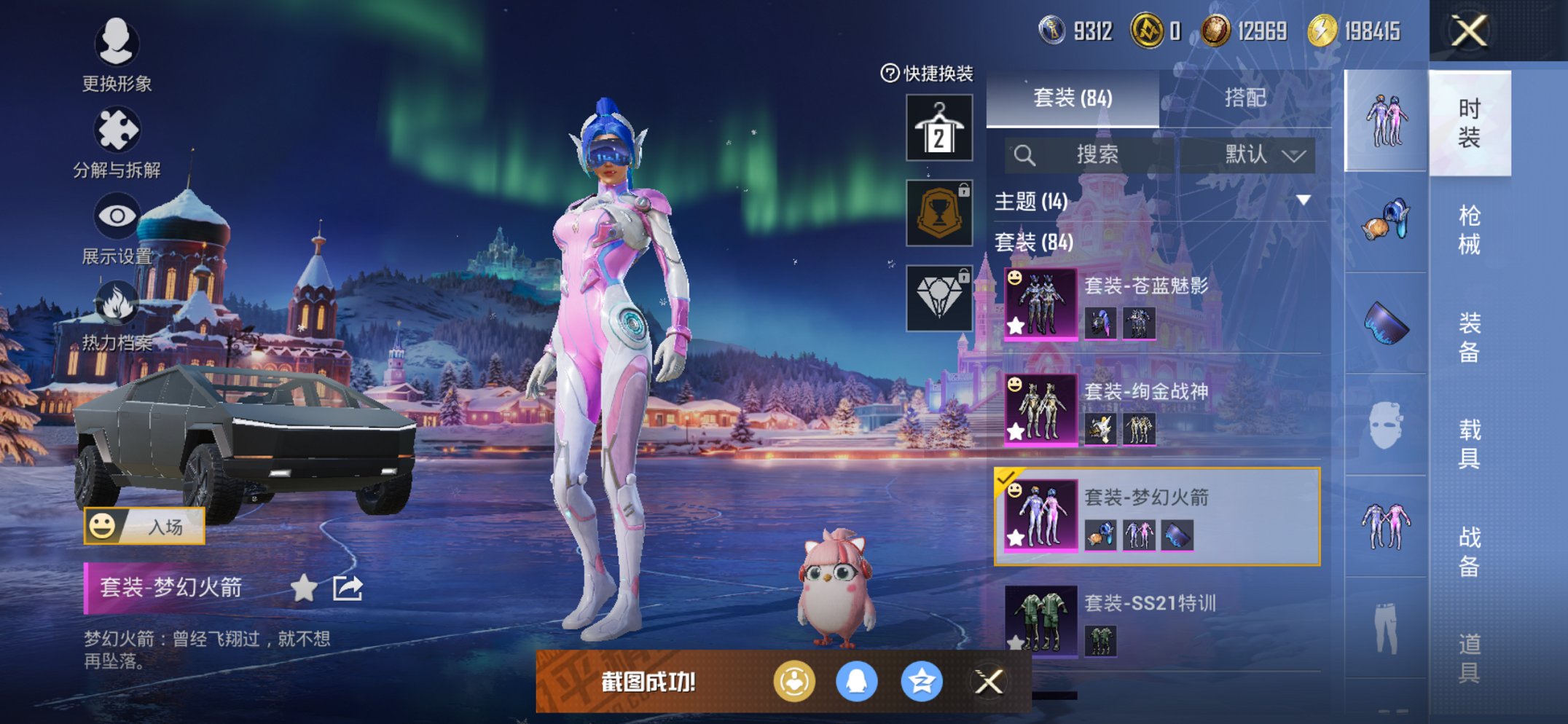Go to the 载具 vehicles category
The image size is (1568, 724).
[1469, 443]
